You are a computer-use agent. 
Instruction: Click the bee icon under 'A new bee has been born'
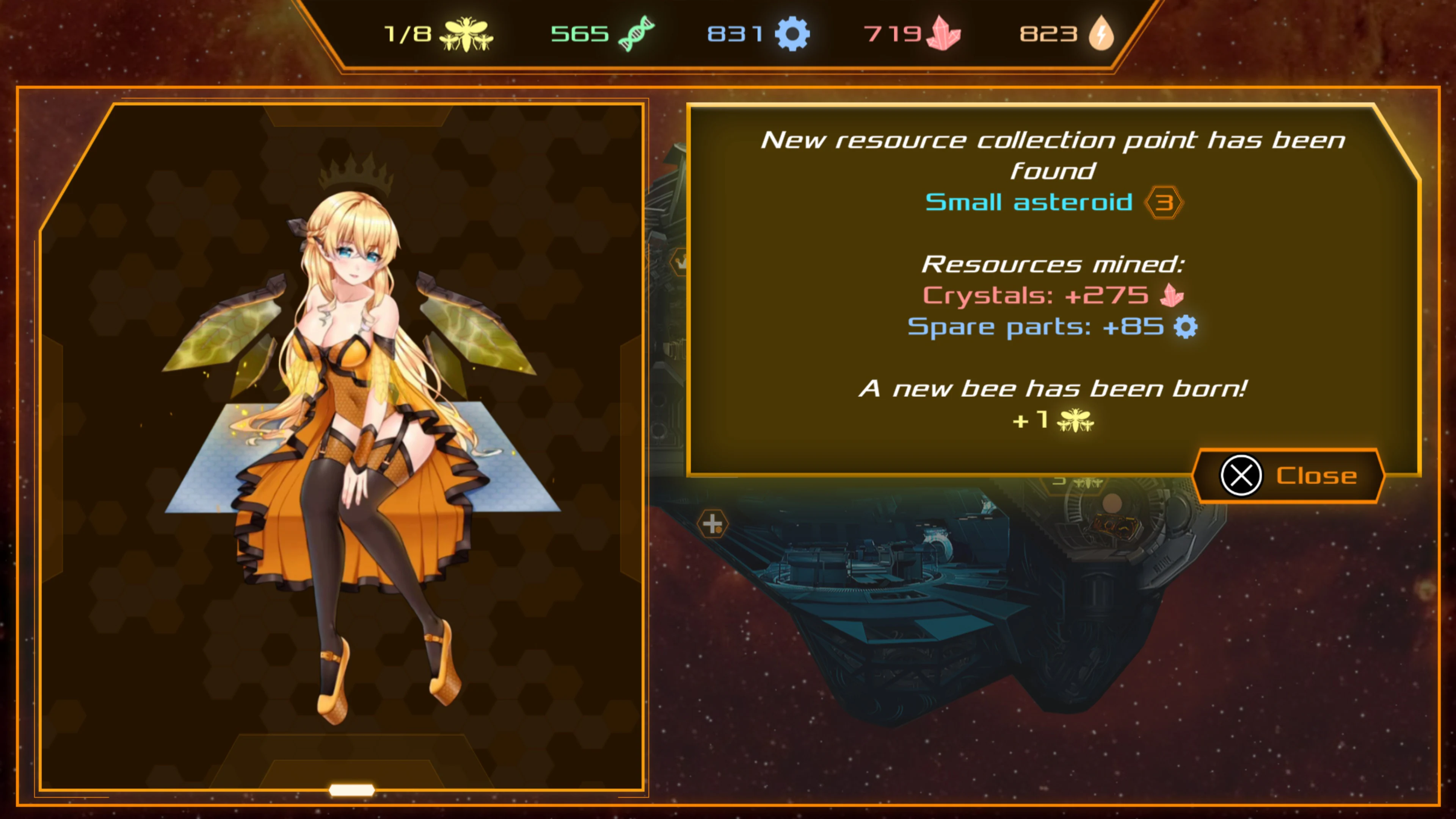coord(1075,422)
